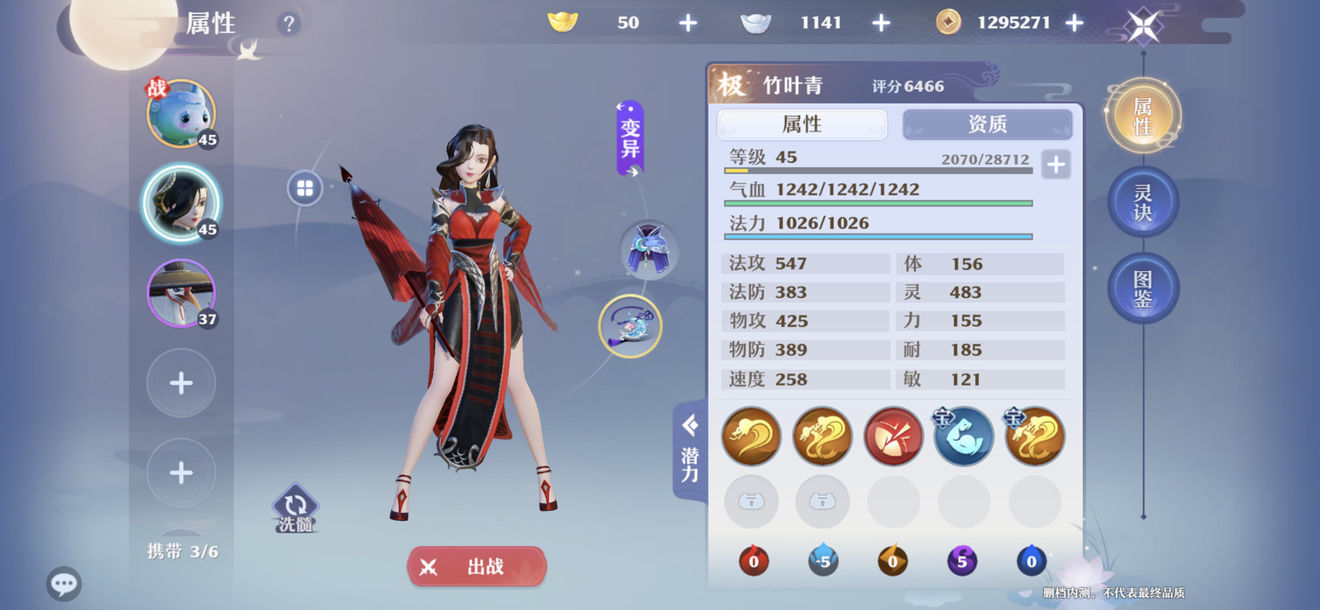1320x610 pixels.
Task: Add more copper coins
Action: point(1074,23)
